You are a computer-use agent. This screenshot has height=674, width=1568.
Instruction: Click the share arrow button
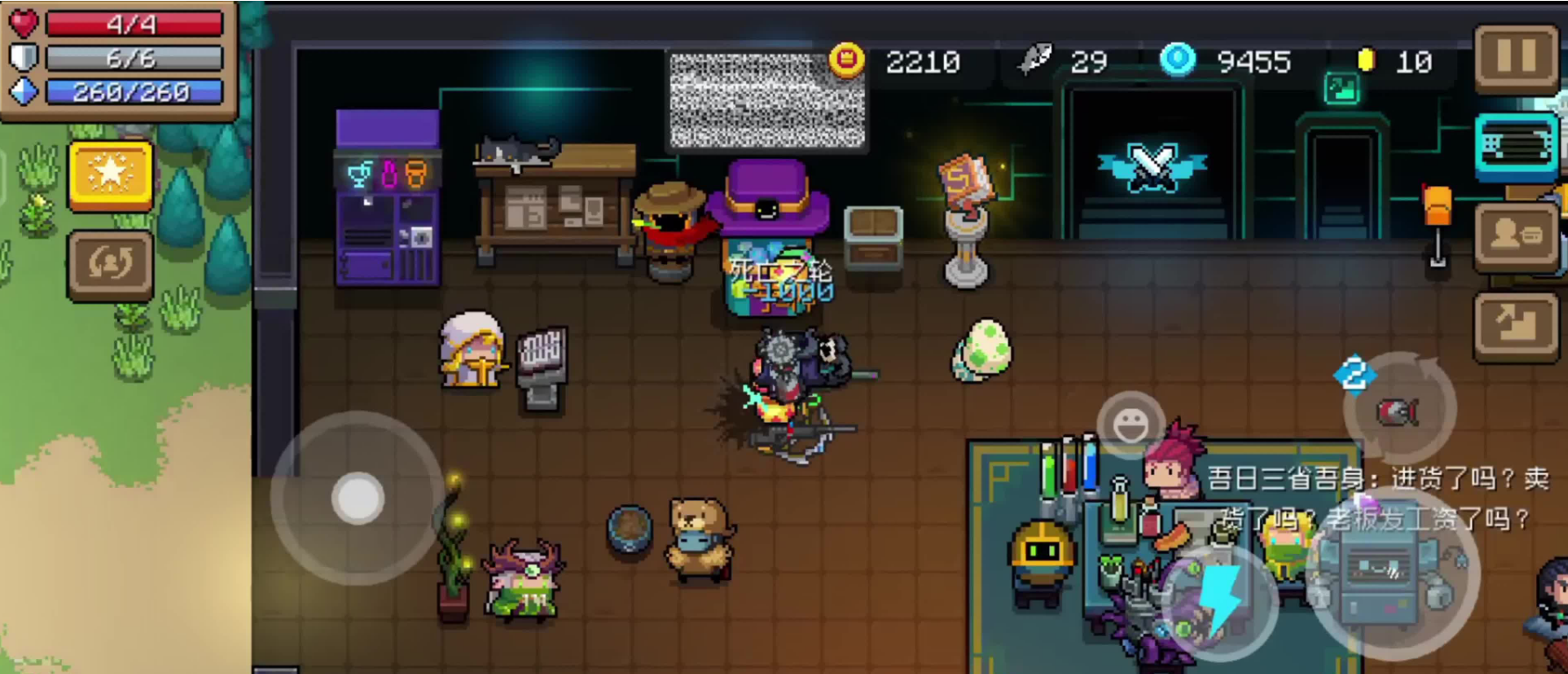[x=1515, y=326]
